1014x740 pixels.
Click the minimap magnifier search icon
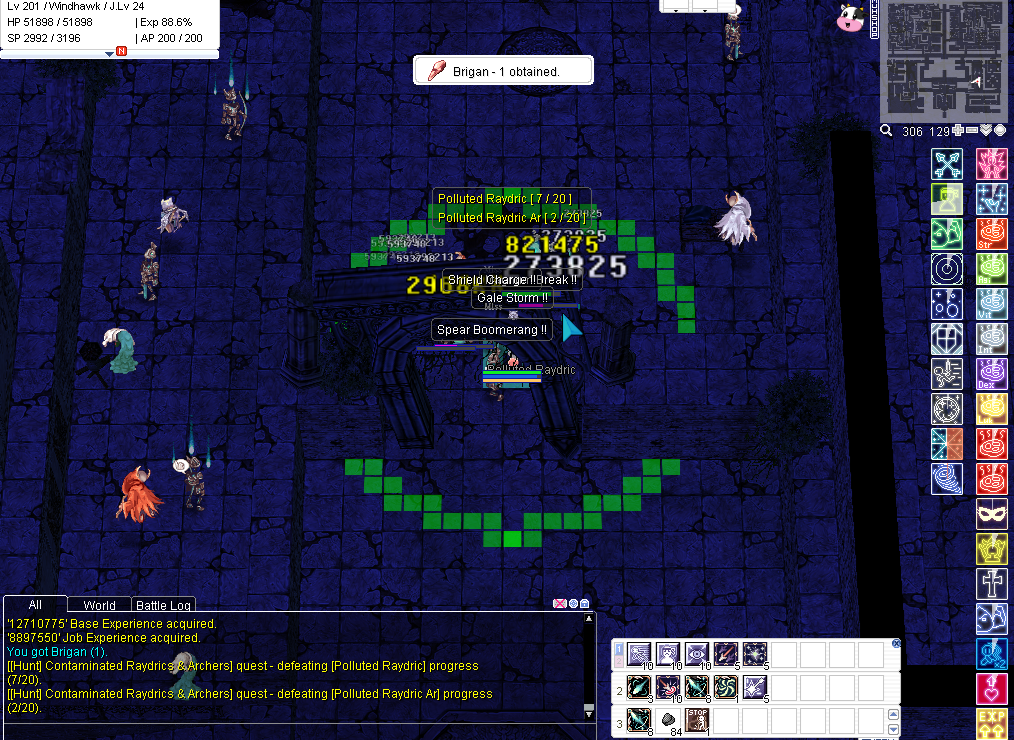[886, 131]
